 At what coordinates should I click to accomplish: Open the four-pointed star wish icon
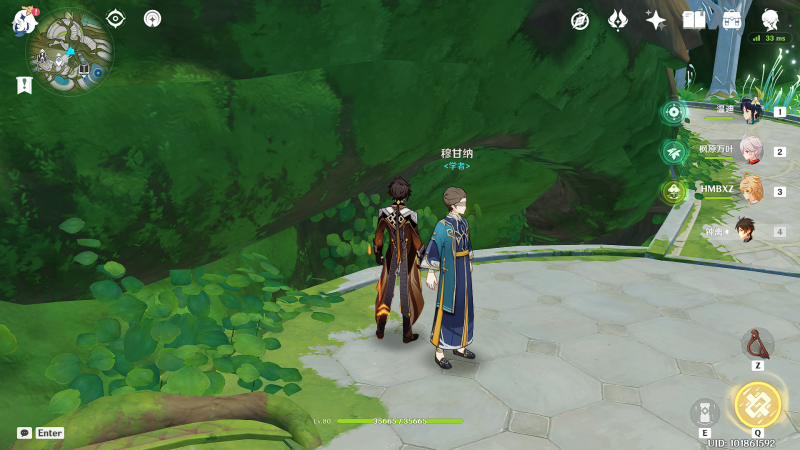coord(656,20)
